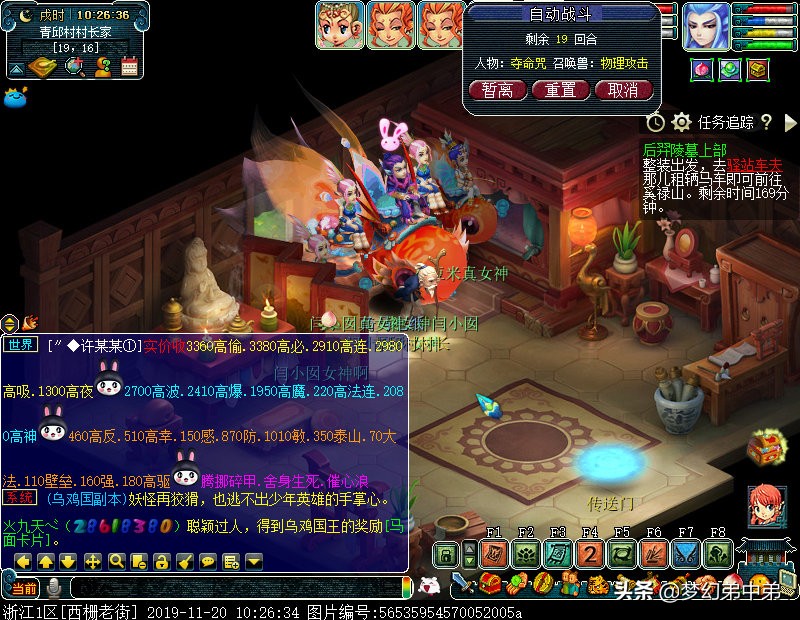Open the world map magnifier icon
This screenshot has width=800, height=620.
[74, 67]
